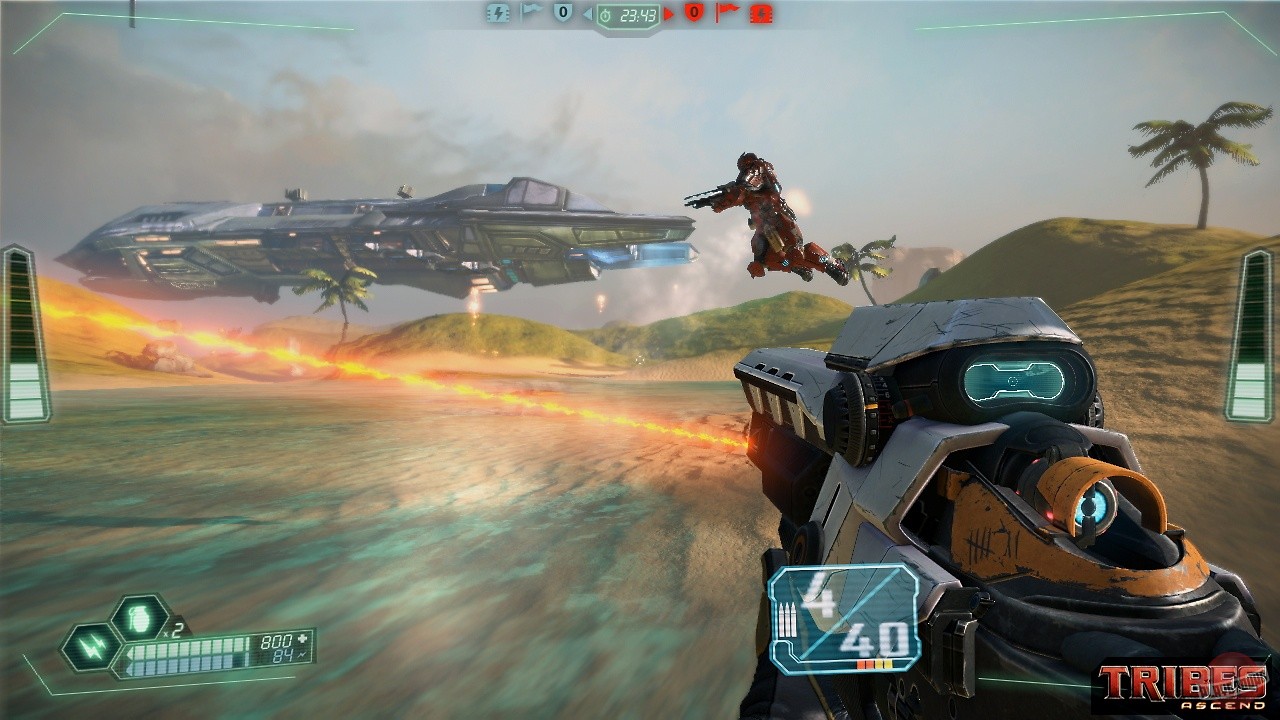
Task: Select the match timer showing 23:43
Action: pyautogui.click(x=628, y=14)
